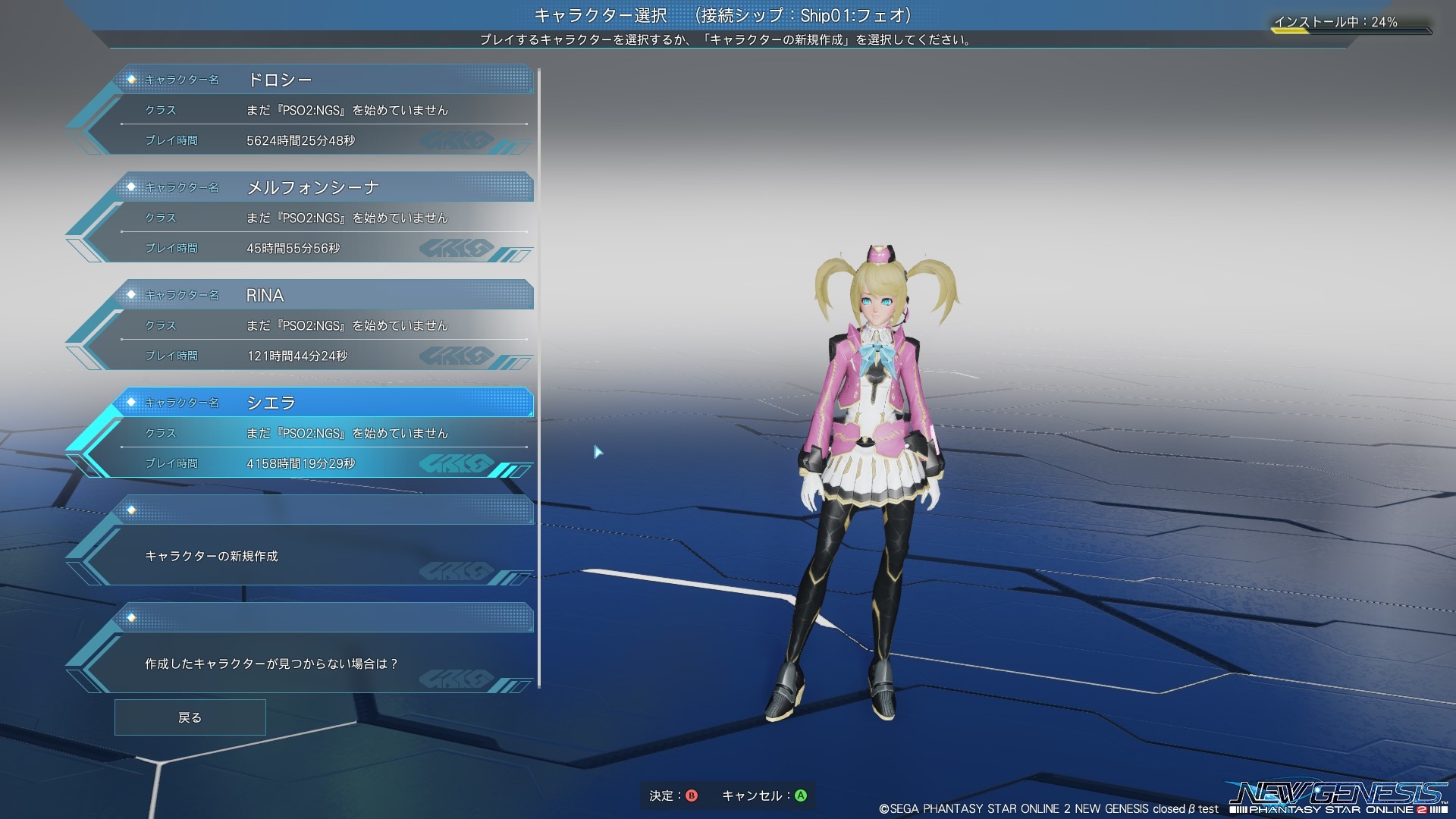The width and height of the screenshot is (1456, 819).
Task: Click the ARKS emblem on シエラ play time row
Action: [x=457, y=461]
